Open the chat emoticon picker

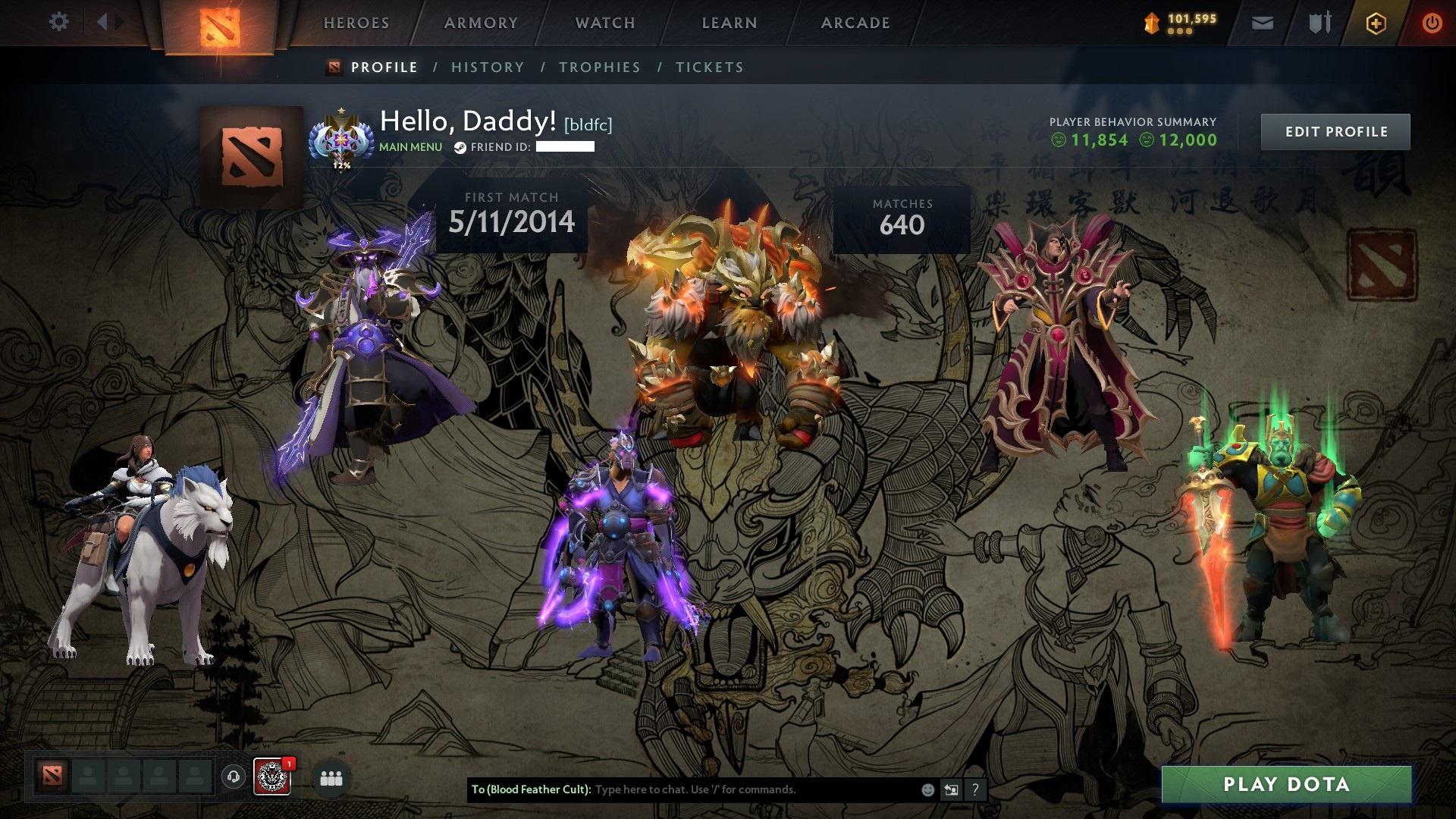coord(927,789)
